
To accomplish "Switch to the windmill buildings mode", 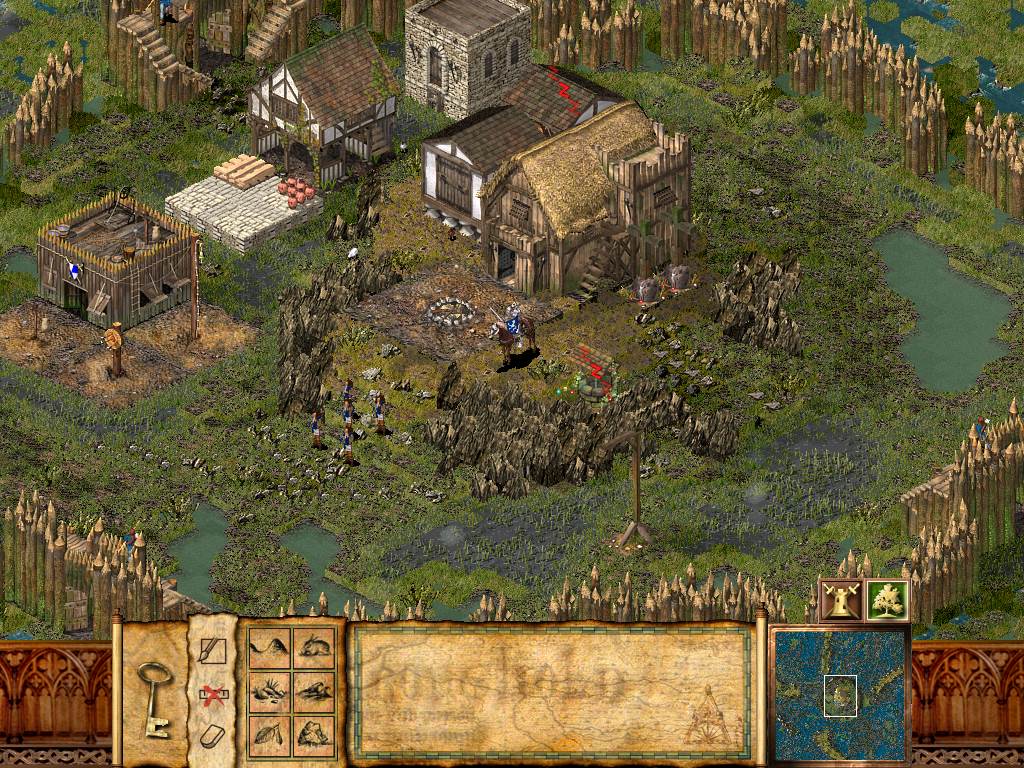I will pos(840,600).
